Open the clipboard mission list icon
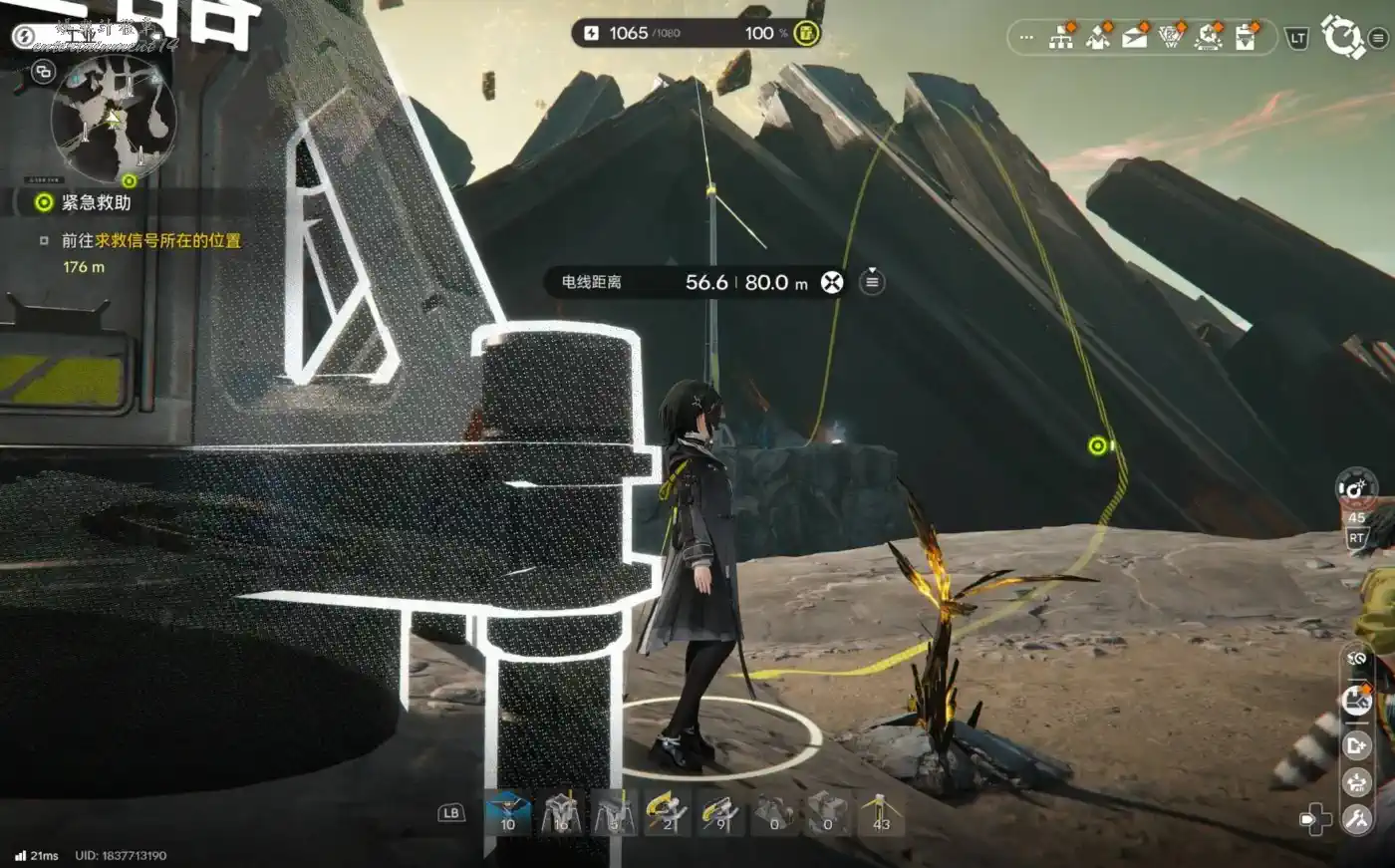 point(1246,38)
